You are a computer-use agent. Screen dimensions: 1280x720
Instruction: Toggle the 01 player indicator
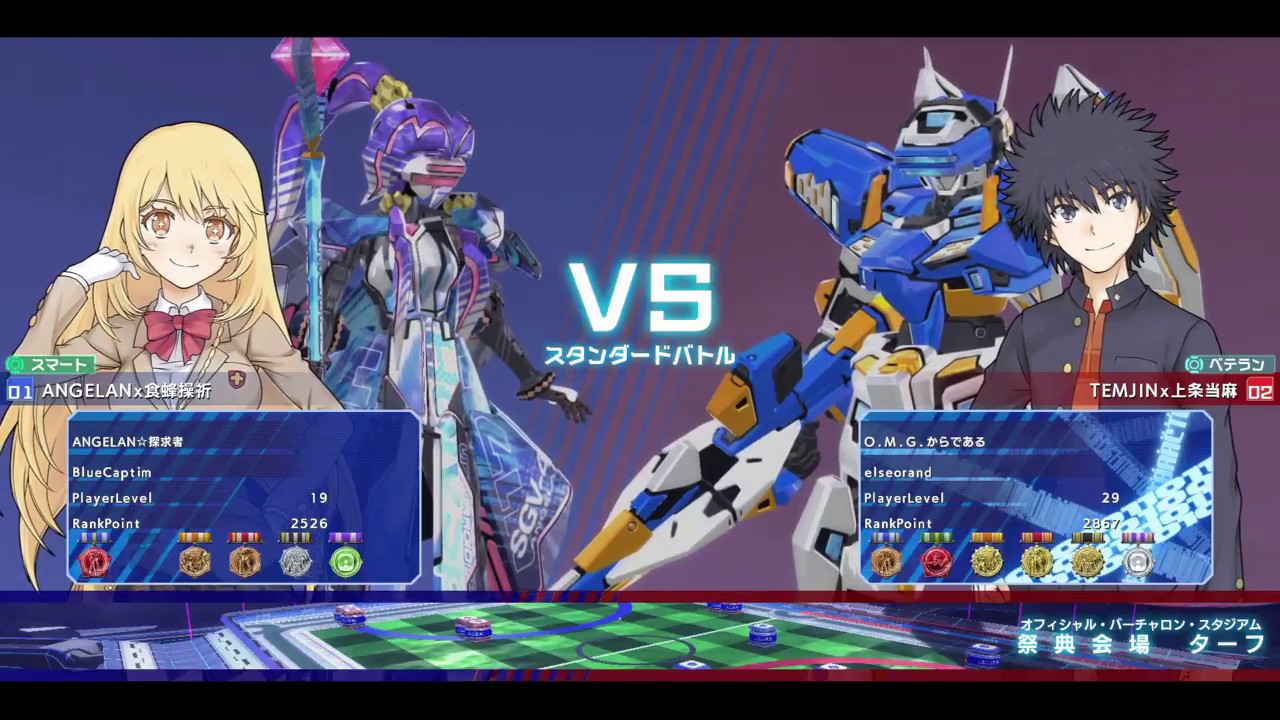coord(18,392)
